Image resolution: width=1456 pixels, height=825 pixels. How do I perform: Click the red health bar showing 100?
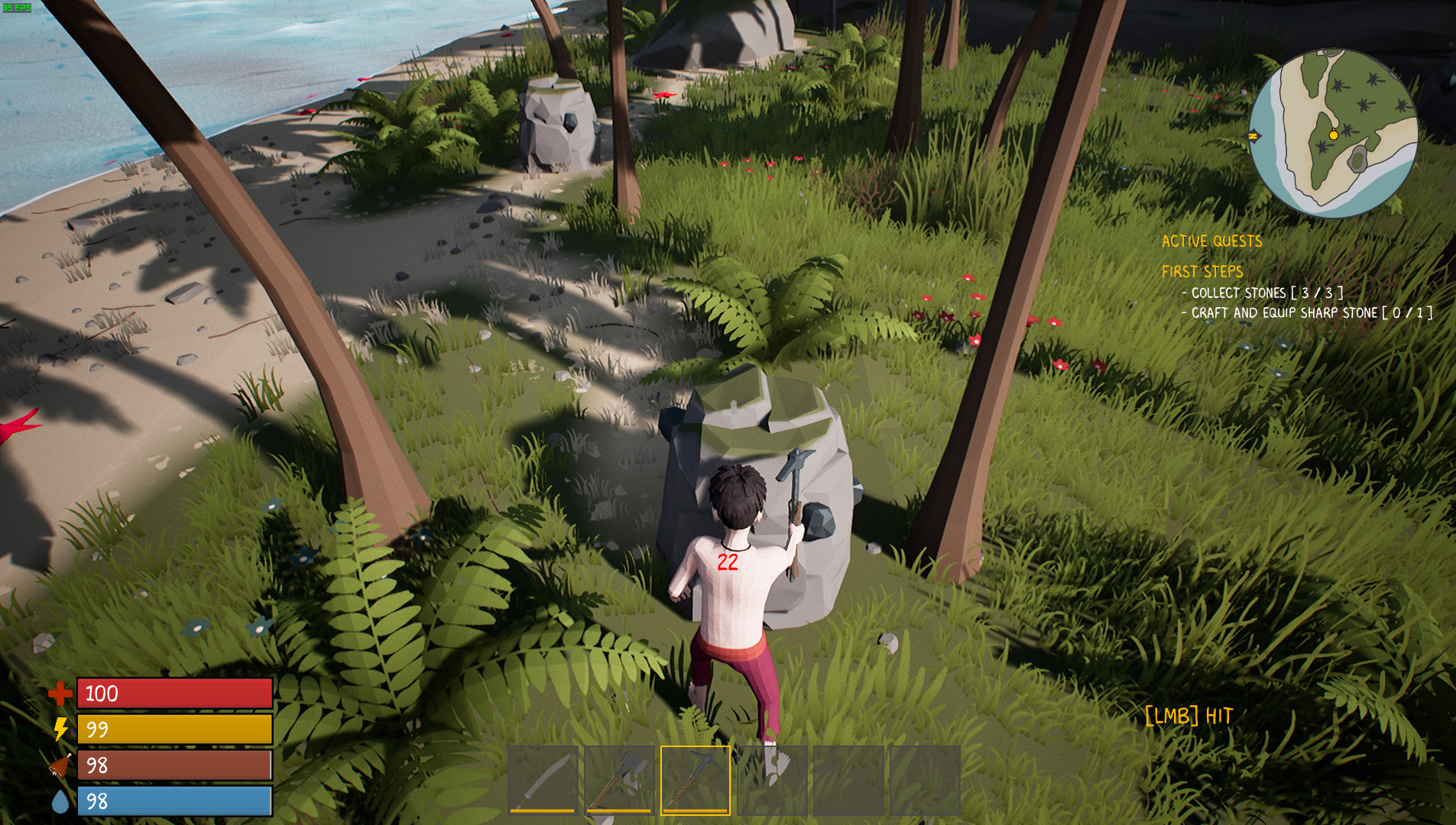pos(174,694)
